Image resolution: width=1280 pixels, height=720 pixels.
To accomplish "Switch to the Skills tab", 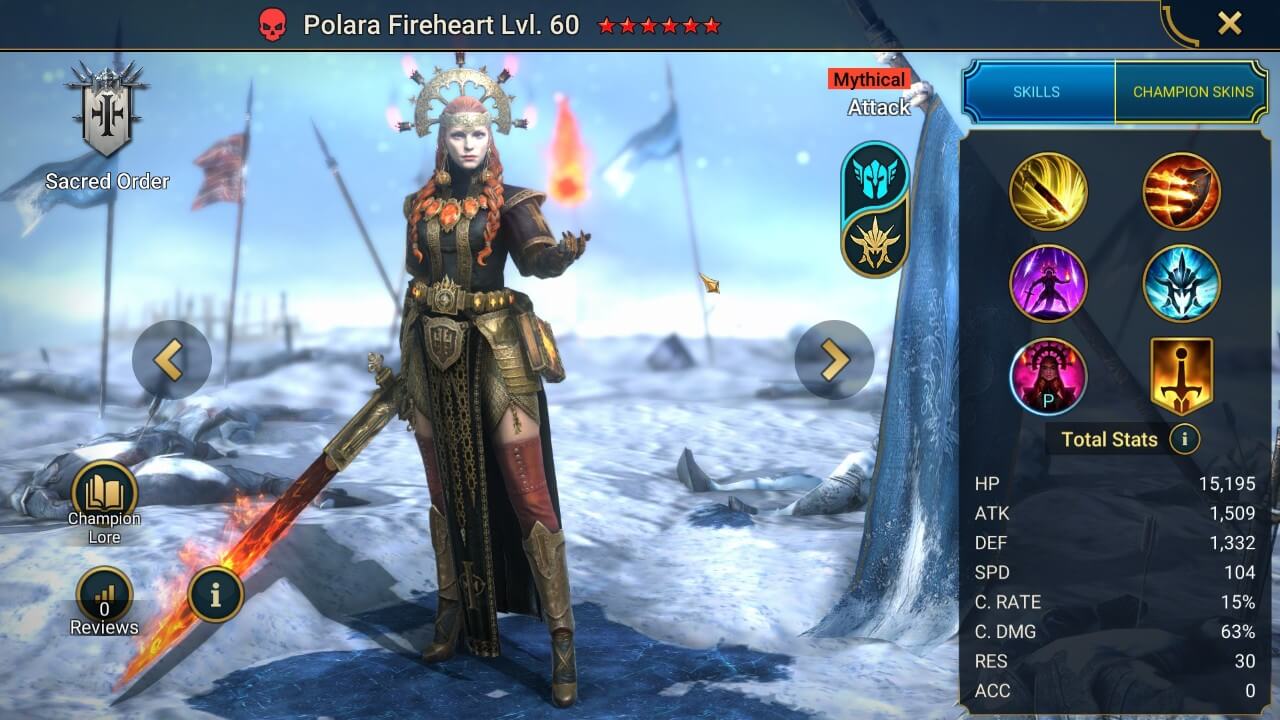I will [1037, 92].
